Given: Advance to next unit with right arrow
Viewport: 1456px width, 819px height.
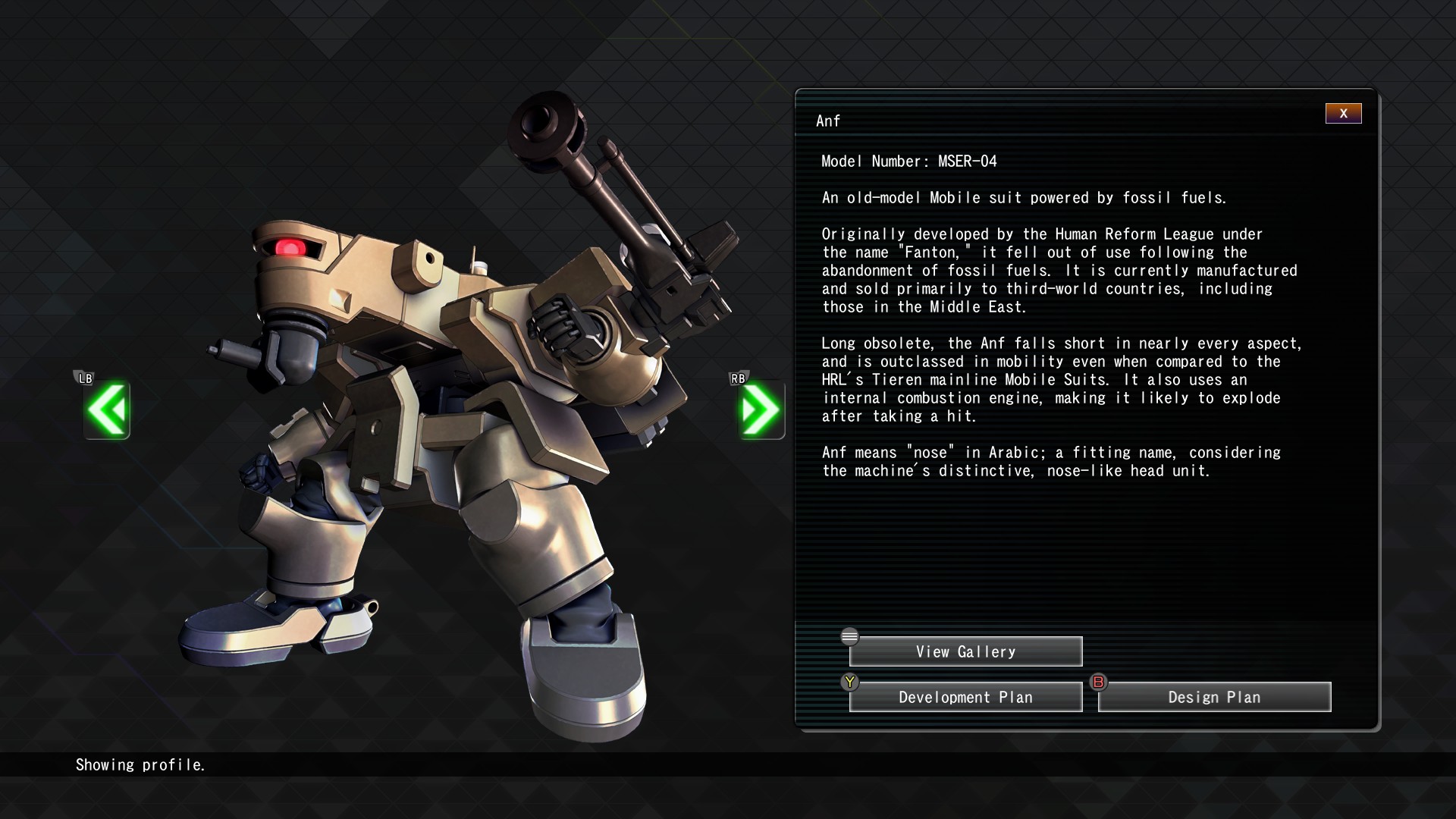Looking at the screenshot, I should pos(761,410).
